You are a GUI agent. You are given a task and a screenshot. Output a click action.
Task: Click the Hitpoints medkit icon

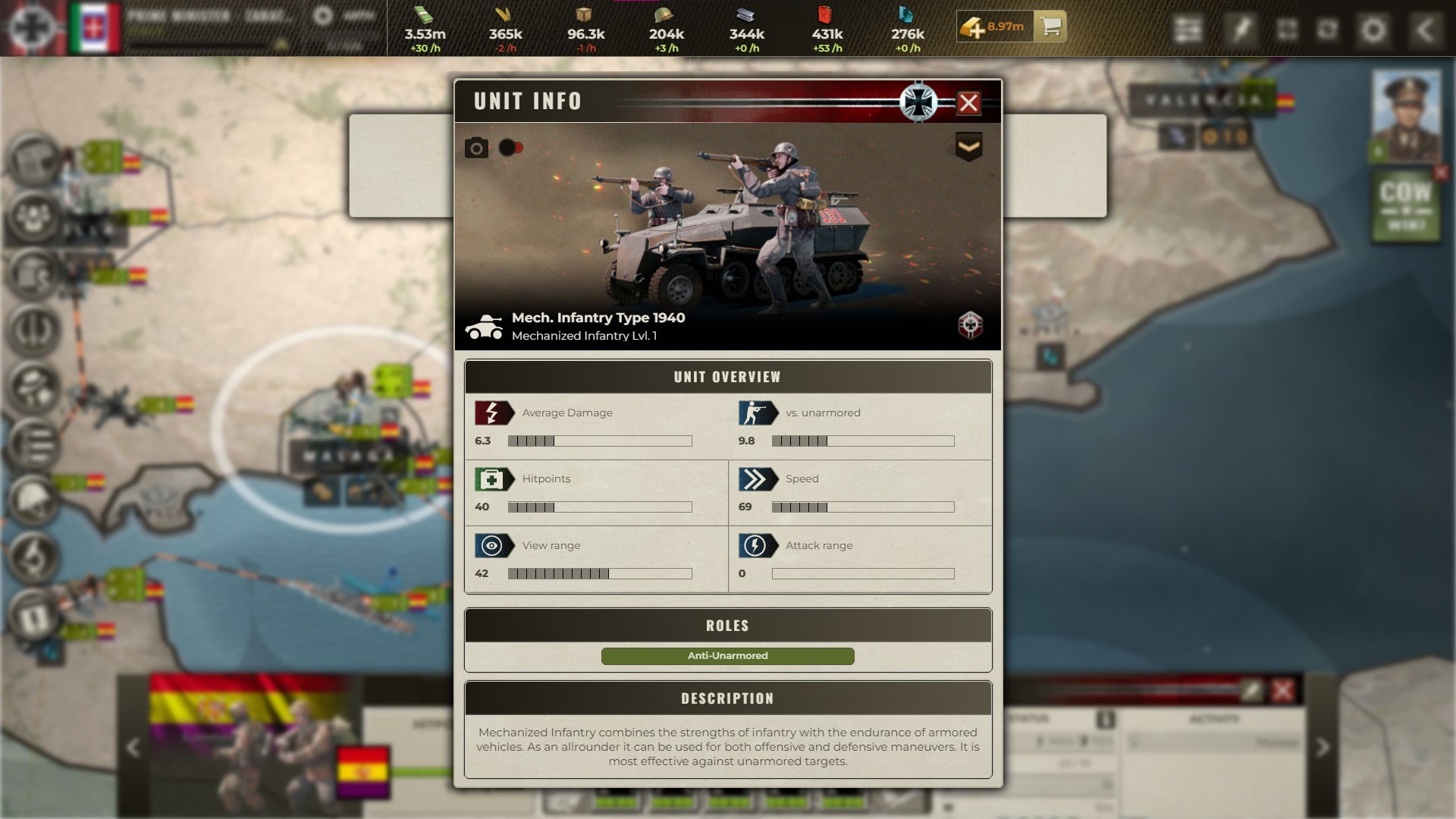coord(493,479)
